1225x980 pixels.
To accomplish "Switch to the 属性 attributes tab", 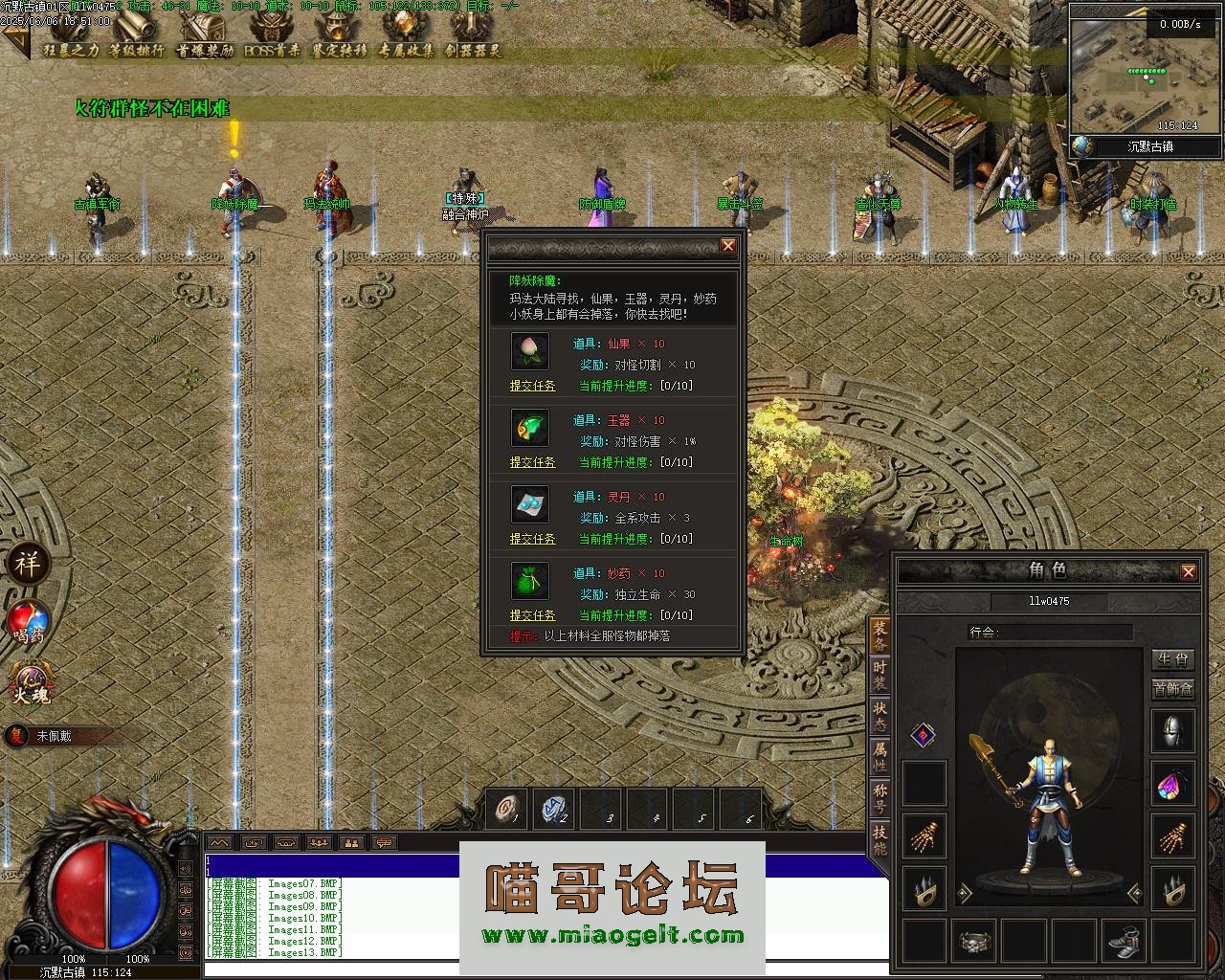I will pos(880,757).
